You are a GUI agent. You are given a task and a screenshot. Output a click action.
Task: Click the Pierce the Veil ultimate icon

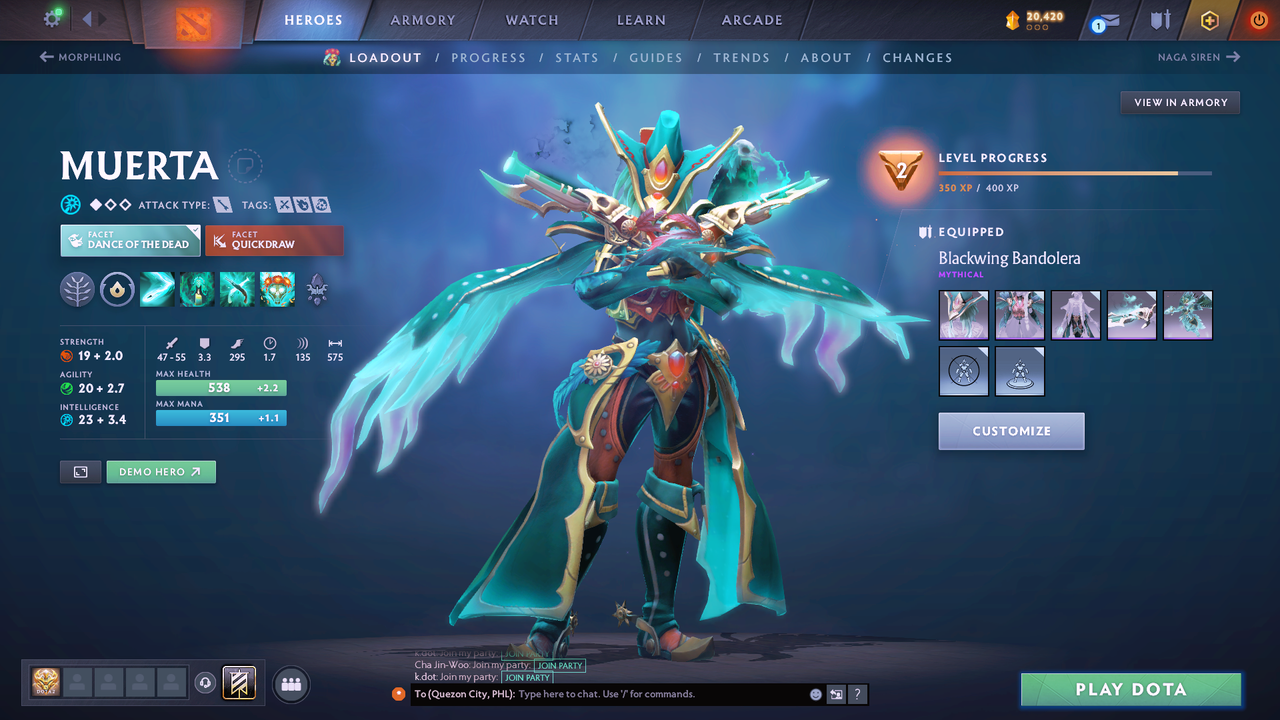pos(277,289)
